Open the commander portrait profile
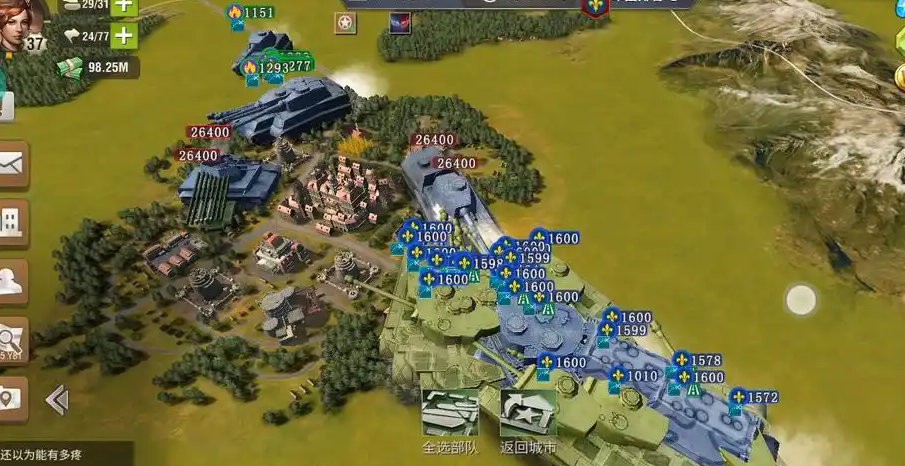 coord(22,22)
